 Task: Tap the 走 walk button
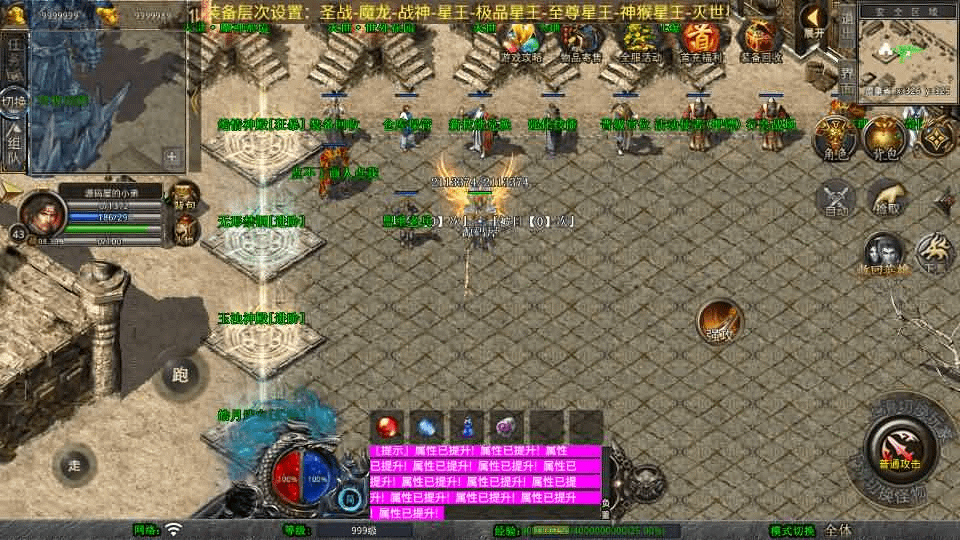click(x=75, y=465)
